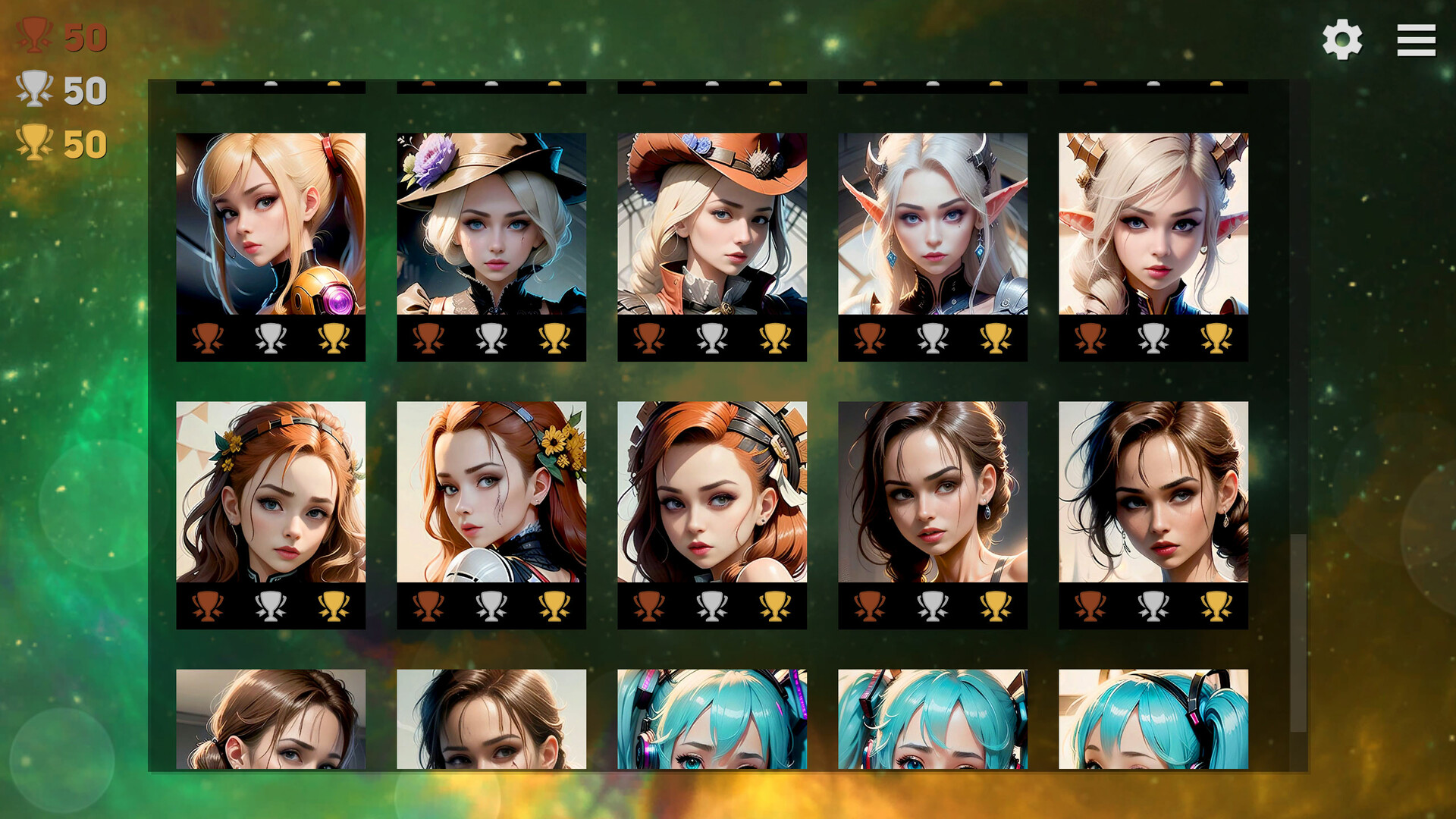Toggle the silver trophy under the brunette with earrings
This screenshot has width=1456, height=819.
pyautogui.click(x=931, y=603)
